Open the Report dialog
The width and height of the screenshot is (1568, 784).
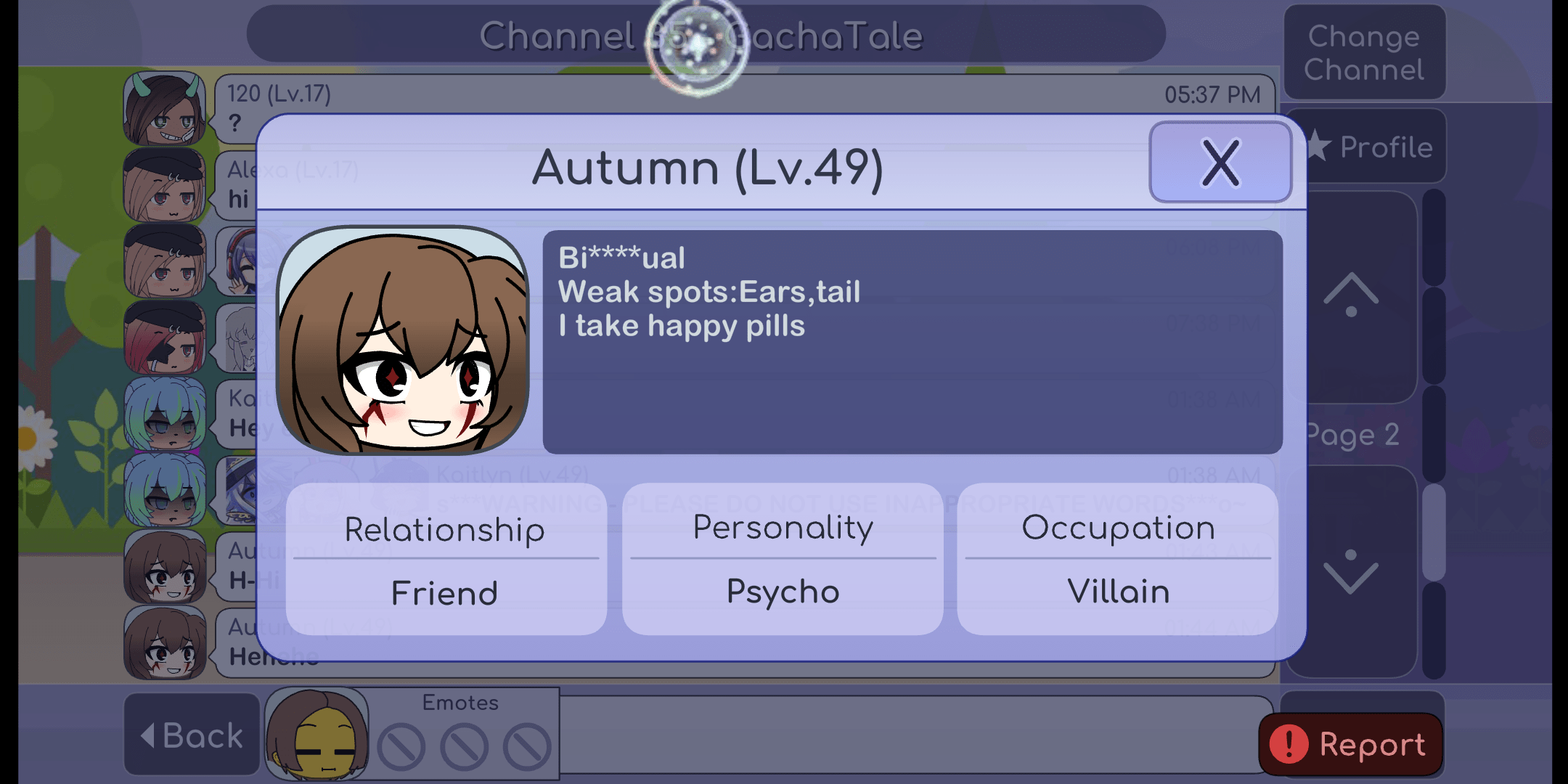(x=1350, y=743)
